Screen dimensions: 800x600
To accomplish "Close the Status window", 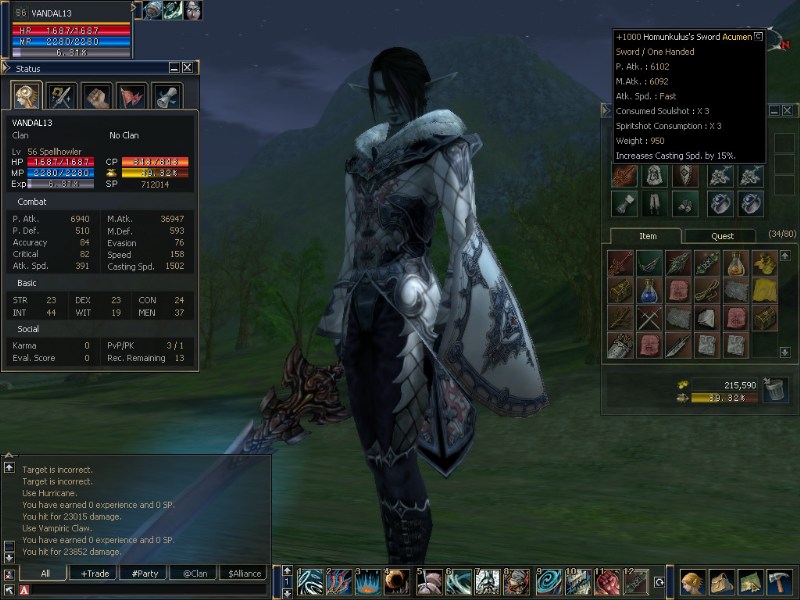I will pos(187,68).
